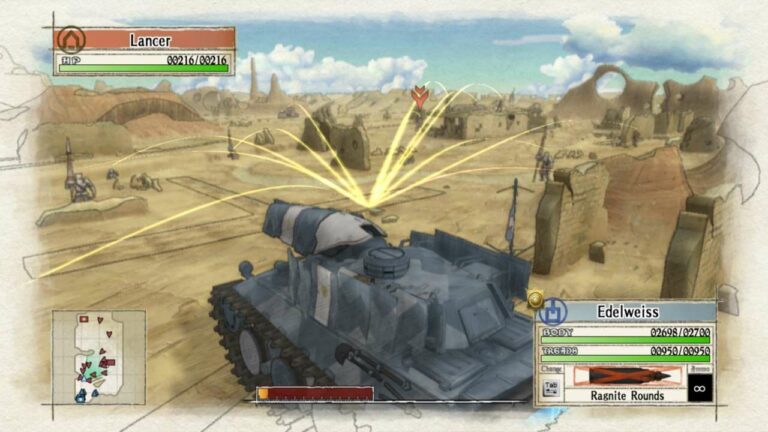Open the battlefield minimap
The height and width of the screenshot is (432, 768).
[x=99, y=356]
